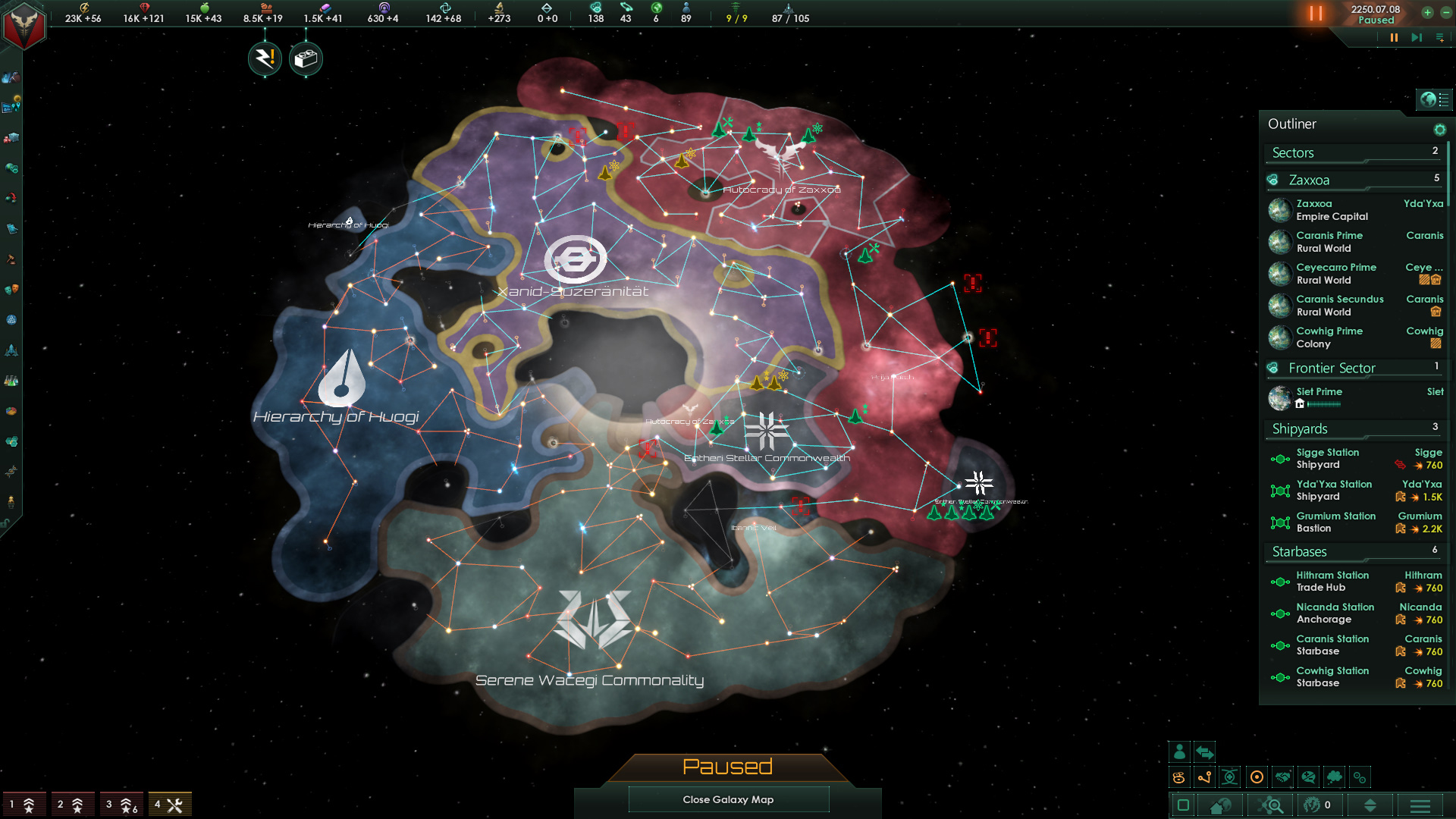Open the Technology panel via the flasks icon
The width and height of the screenshot is (1456, 819).
[x=12, y=379]
